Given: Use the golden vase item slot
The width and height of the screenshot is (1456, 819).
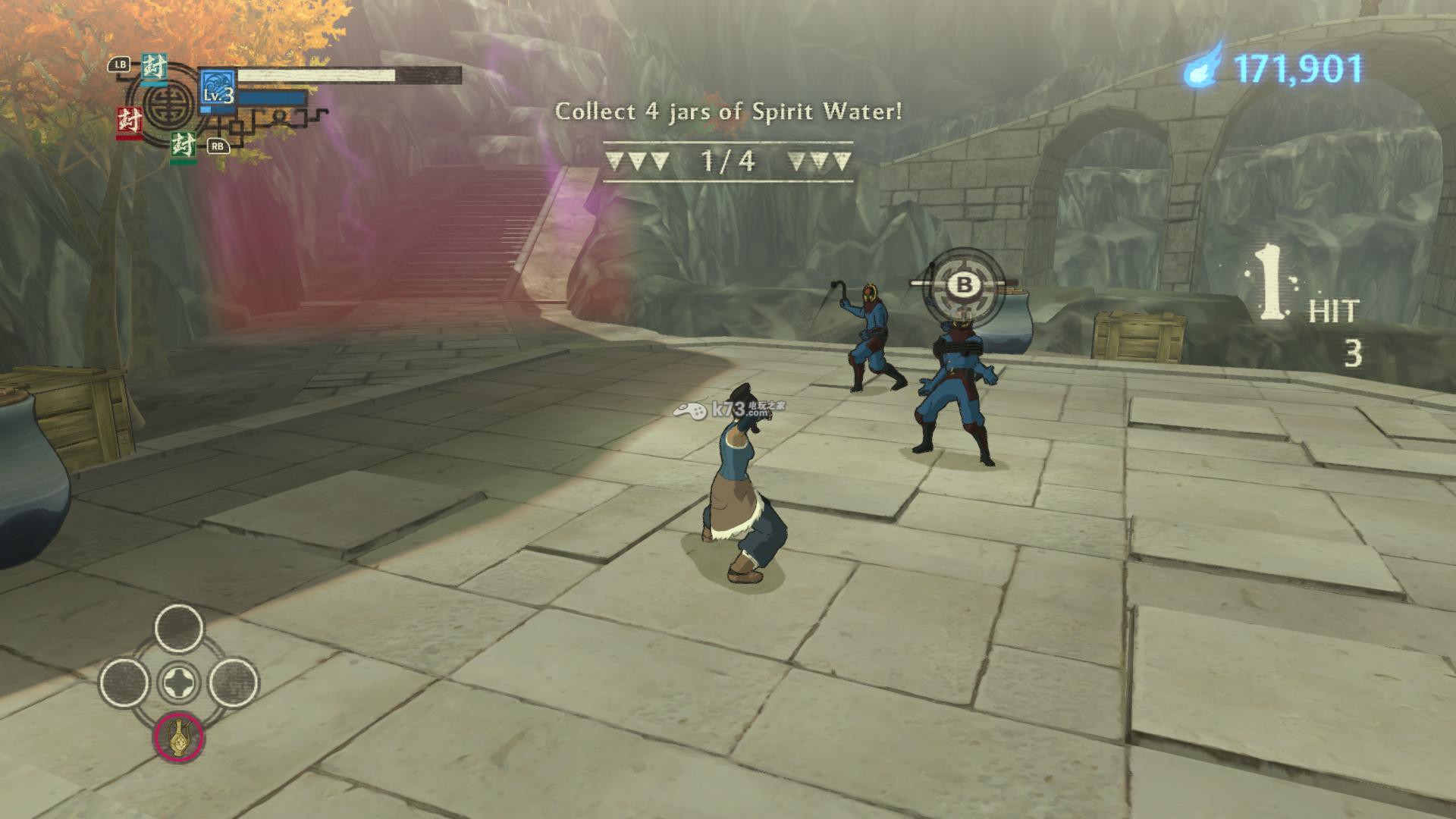Looking at the screenshot, I should point(179,737).
